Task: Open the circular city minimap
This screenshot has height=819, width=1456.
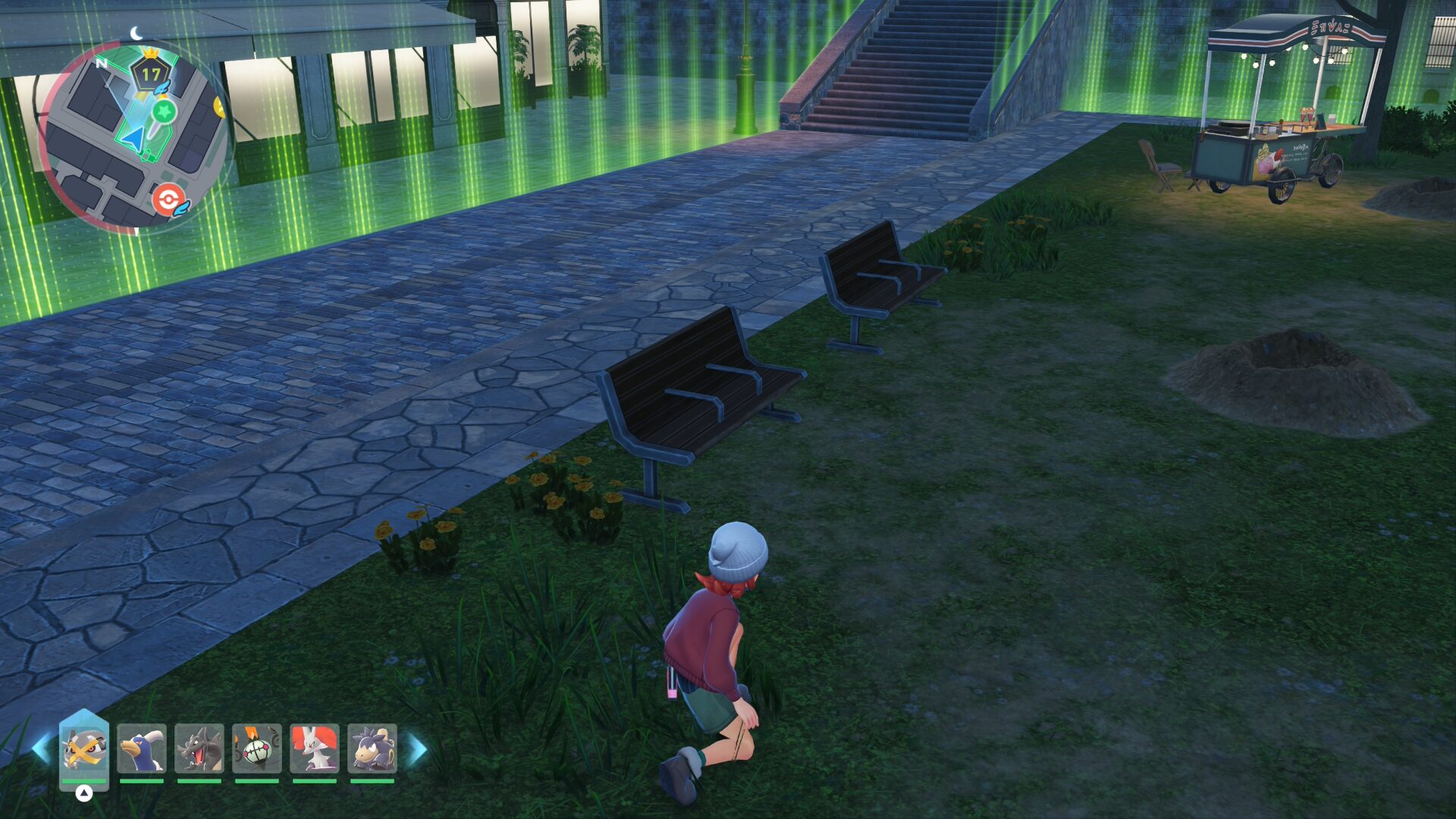Action: pos(133,136)
